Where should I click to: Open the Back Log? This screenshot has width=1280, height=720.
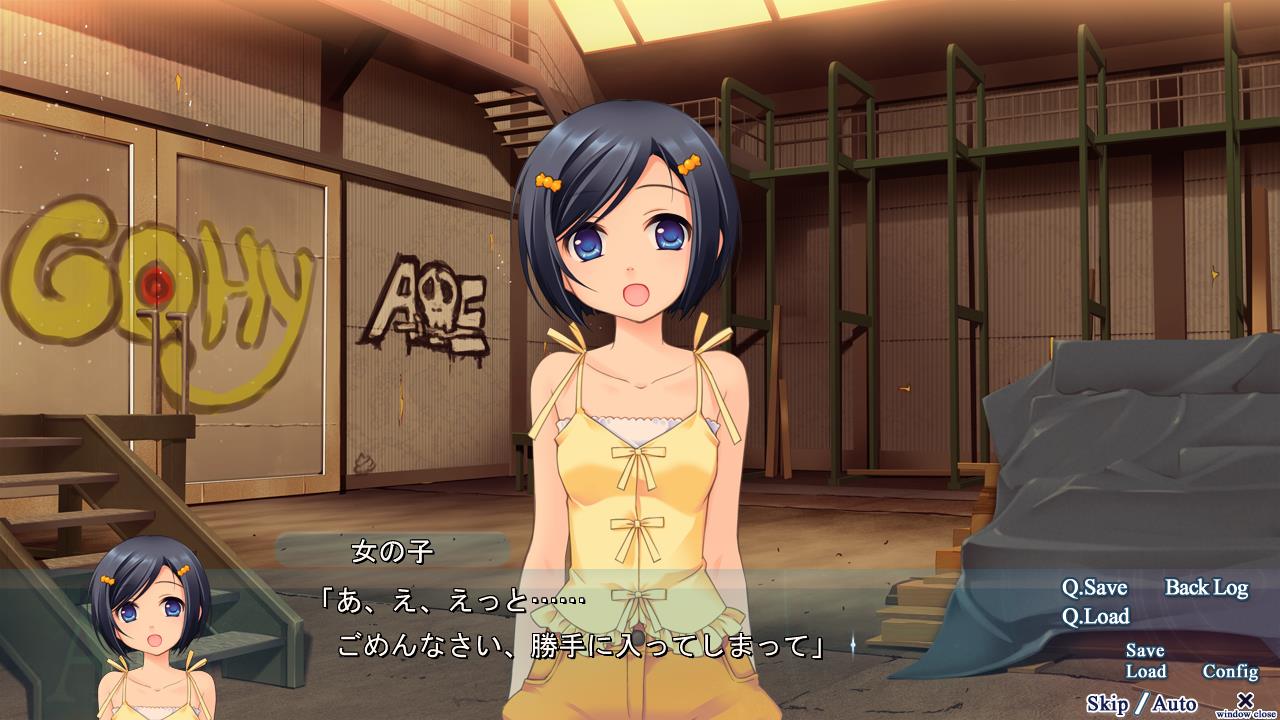(1206, 588)
